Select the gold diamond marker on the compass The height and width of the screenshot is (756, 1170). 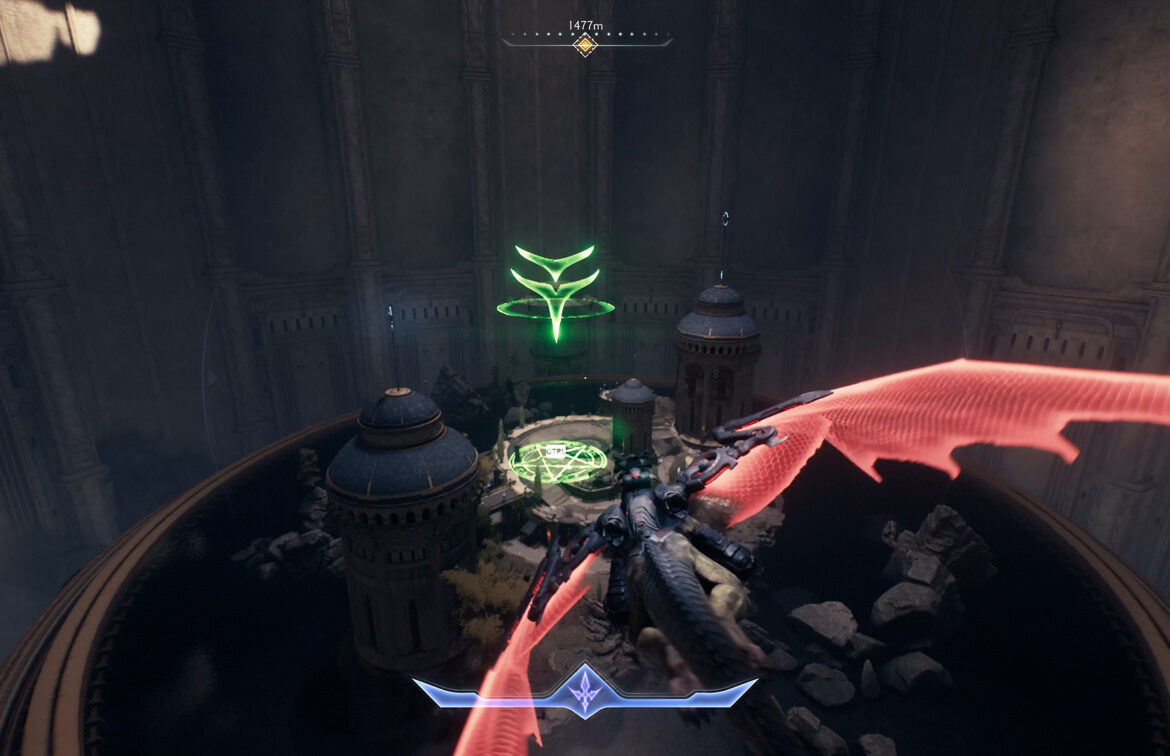585,45
